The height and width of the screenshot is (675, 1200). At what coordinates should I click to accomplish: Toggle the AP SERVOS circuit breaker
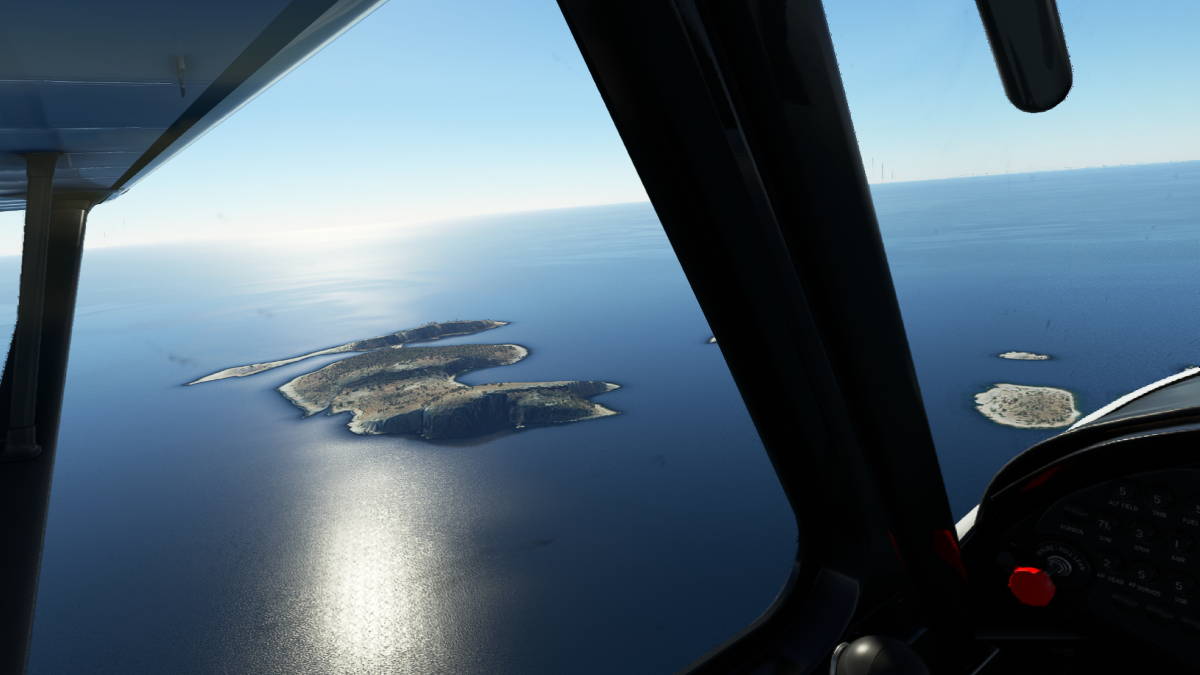coord(1141,574)
